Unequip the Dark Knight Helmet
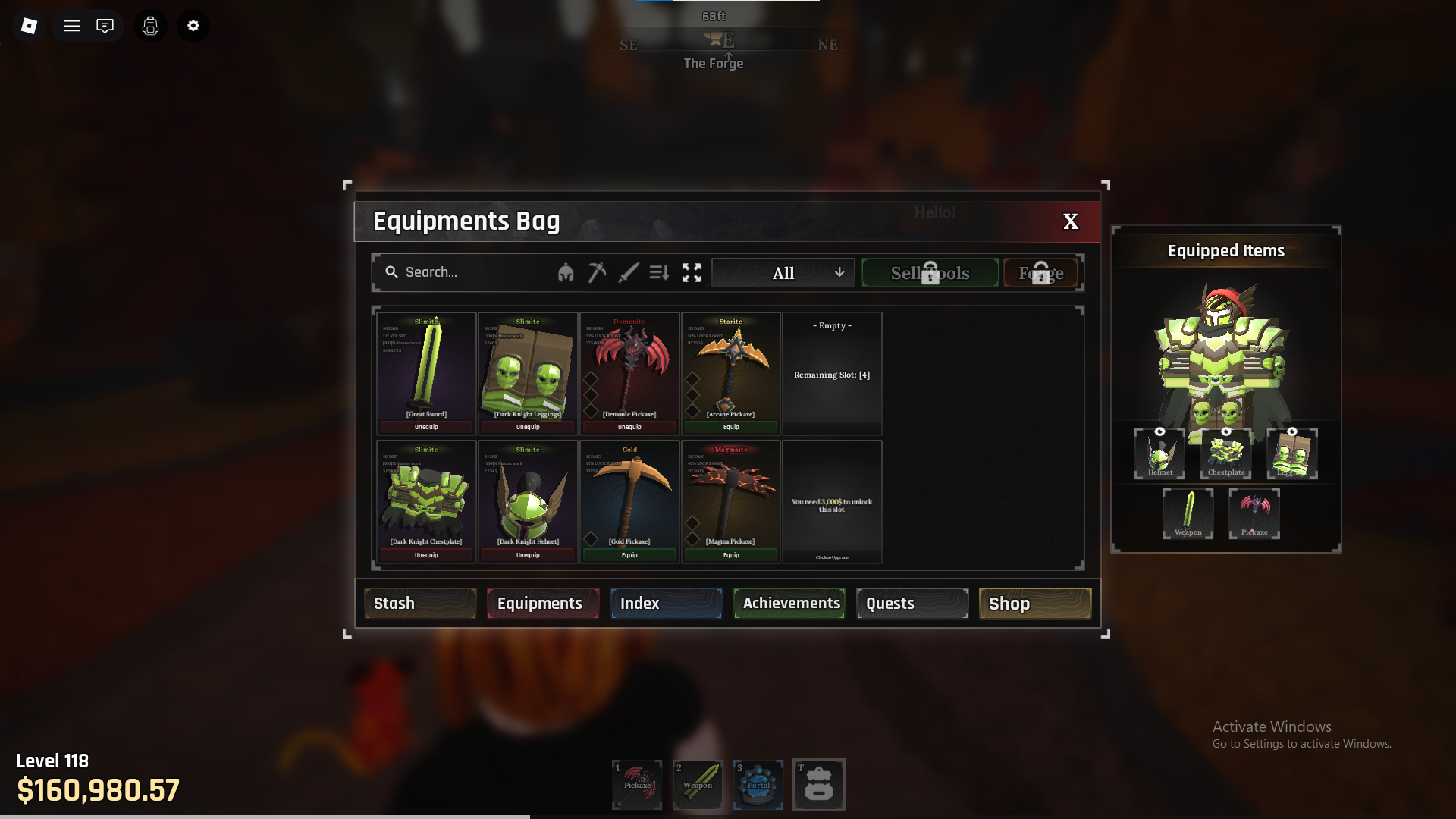This screenshot has height=819, width=1456. (x=528, y=555)
